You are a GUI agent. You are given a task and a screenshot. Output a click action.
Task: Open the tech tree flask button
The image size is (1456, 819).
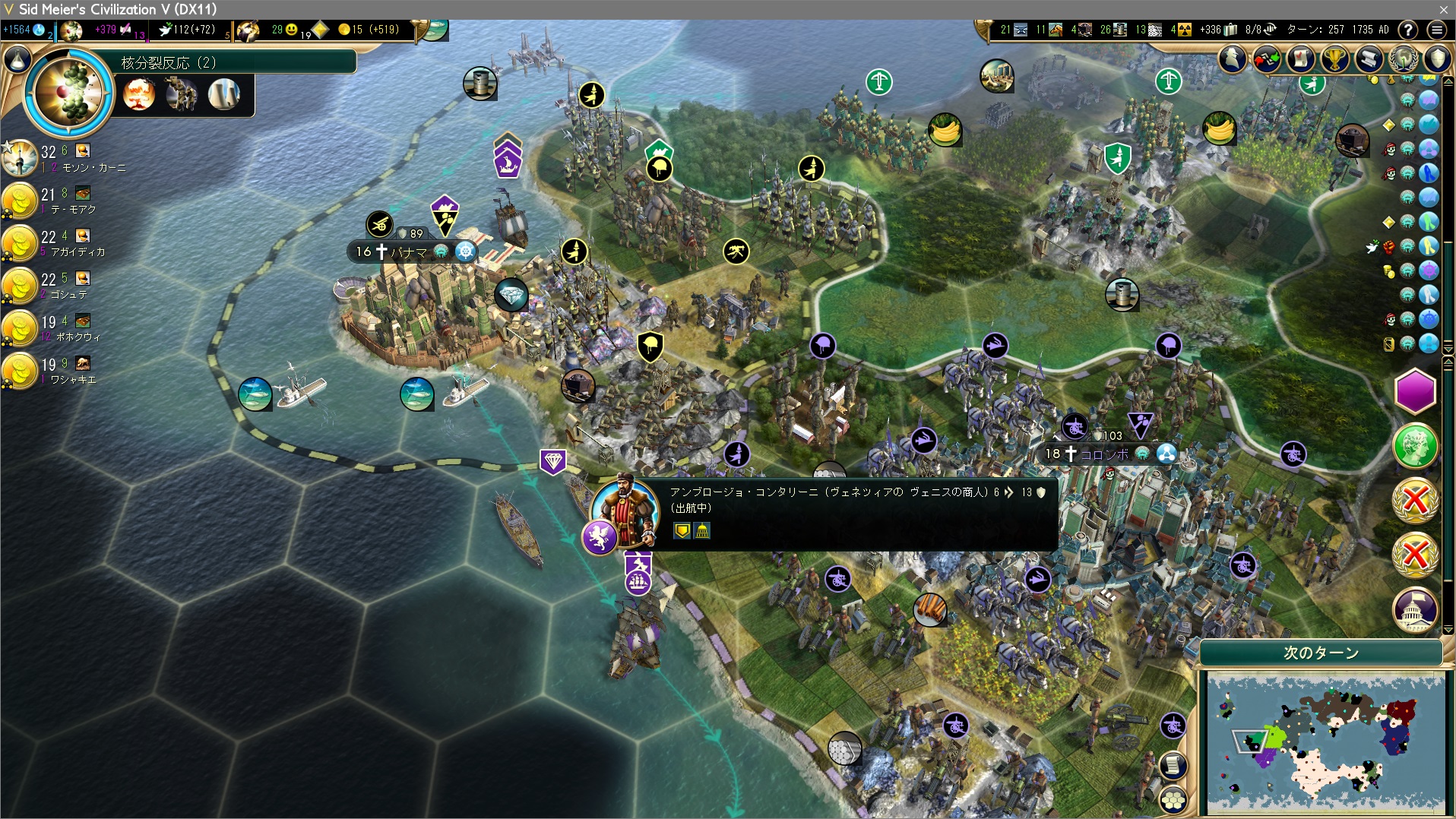(x=17, y=58)
